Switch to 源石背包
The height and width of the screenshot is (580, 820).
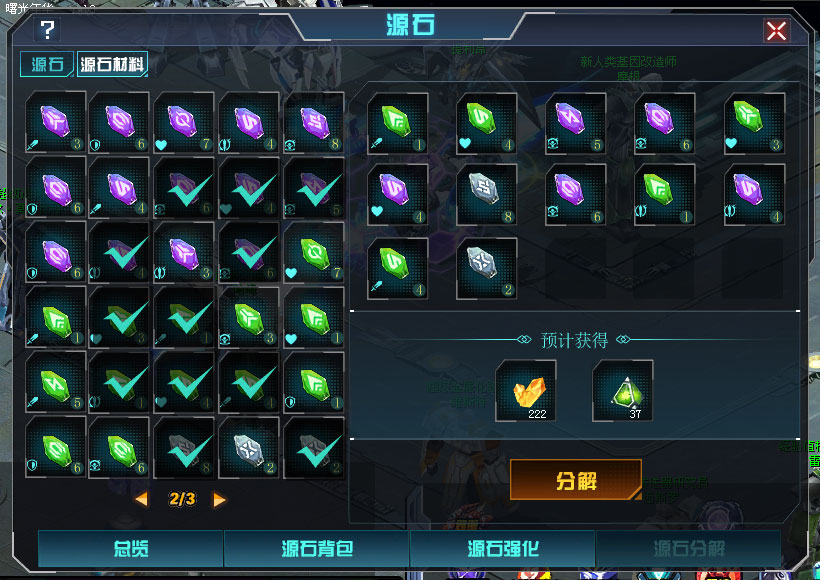[x=317, y=549]
